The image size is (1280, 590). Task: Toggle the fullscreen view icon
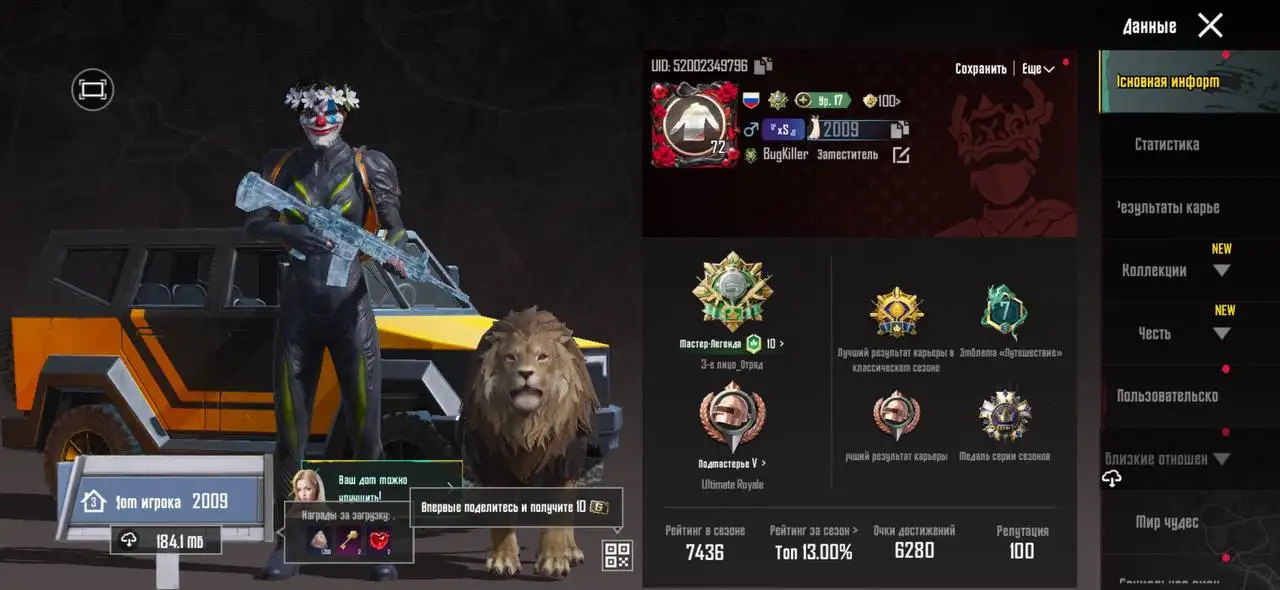point(92,90)
